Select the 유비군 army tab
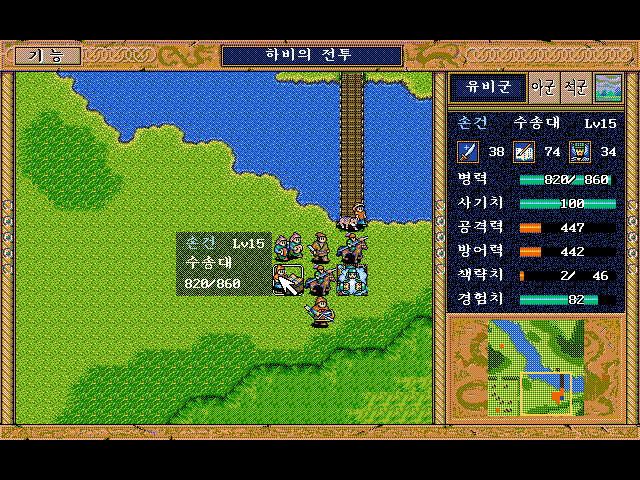Image resolution: width=640 pixels, height=480 pixels. point(487,88)
